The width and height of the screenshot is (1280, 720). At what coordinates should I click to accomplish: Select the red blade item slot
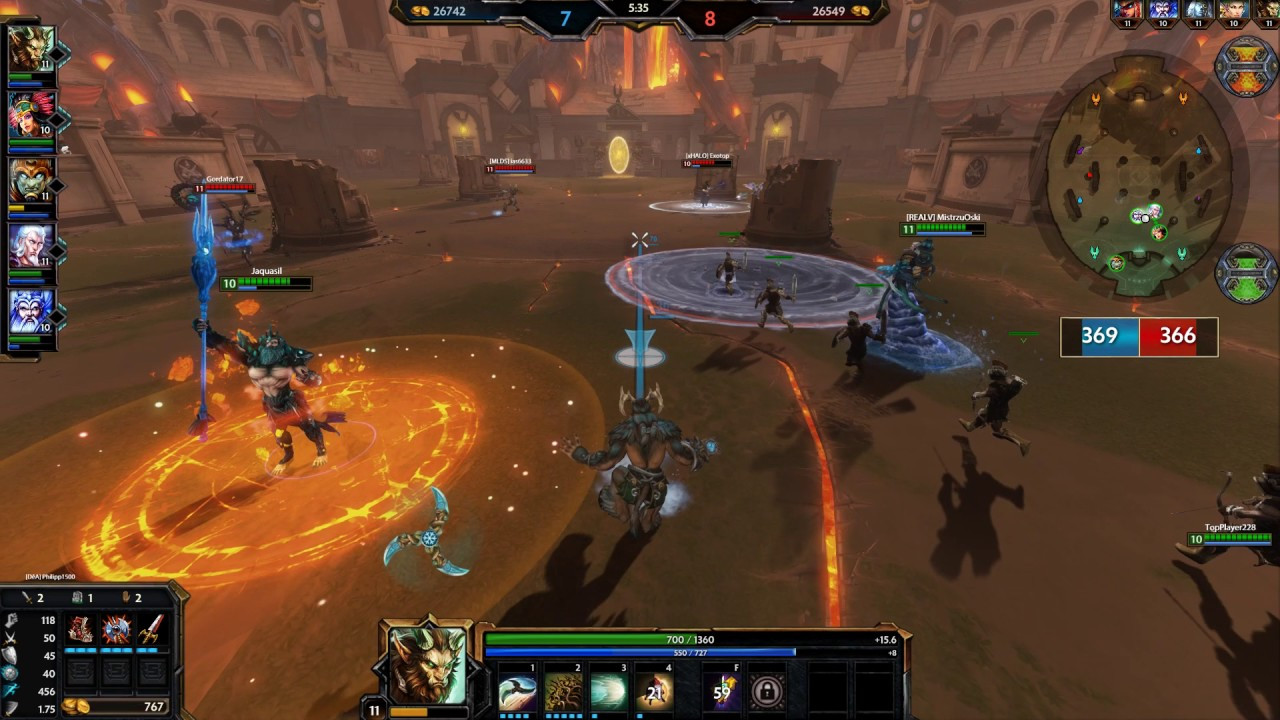pyautogui.click(x=151, y=629)
